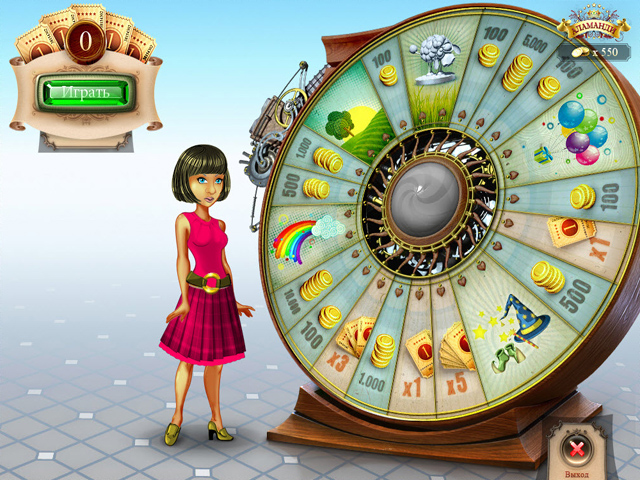Close the wheel screen with Выход
Screen dimensions: 640x480
[576, 445]
